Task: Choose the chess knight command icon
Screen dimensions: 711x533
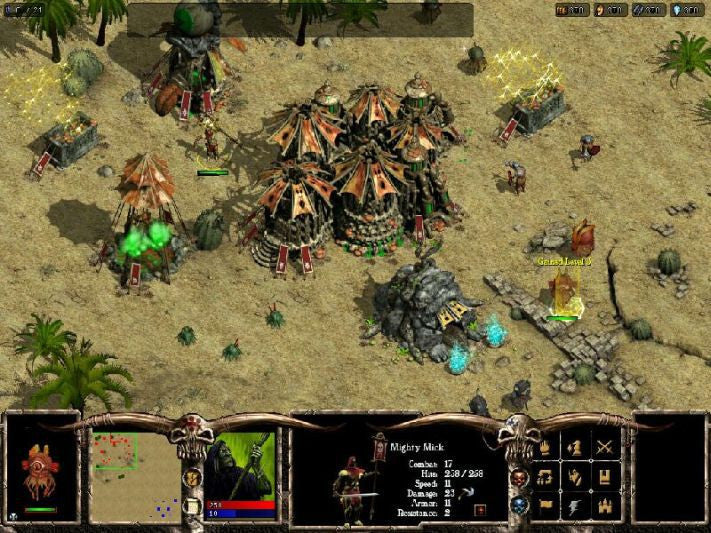Action: click(576, 447)
